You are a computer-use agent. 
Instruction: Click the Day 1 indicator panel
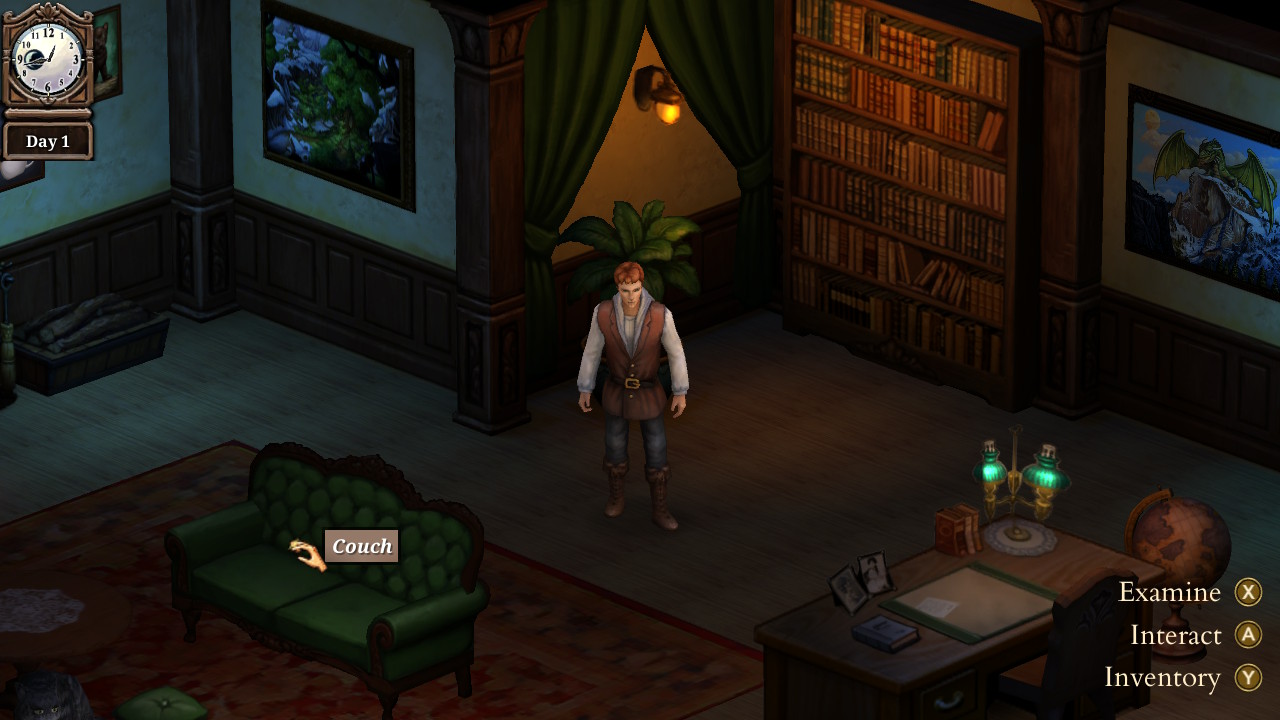click(x=48, y=140)
